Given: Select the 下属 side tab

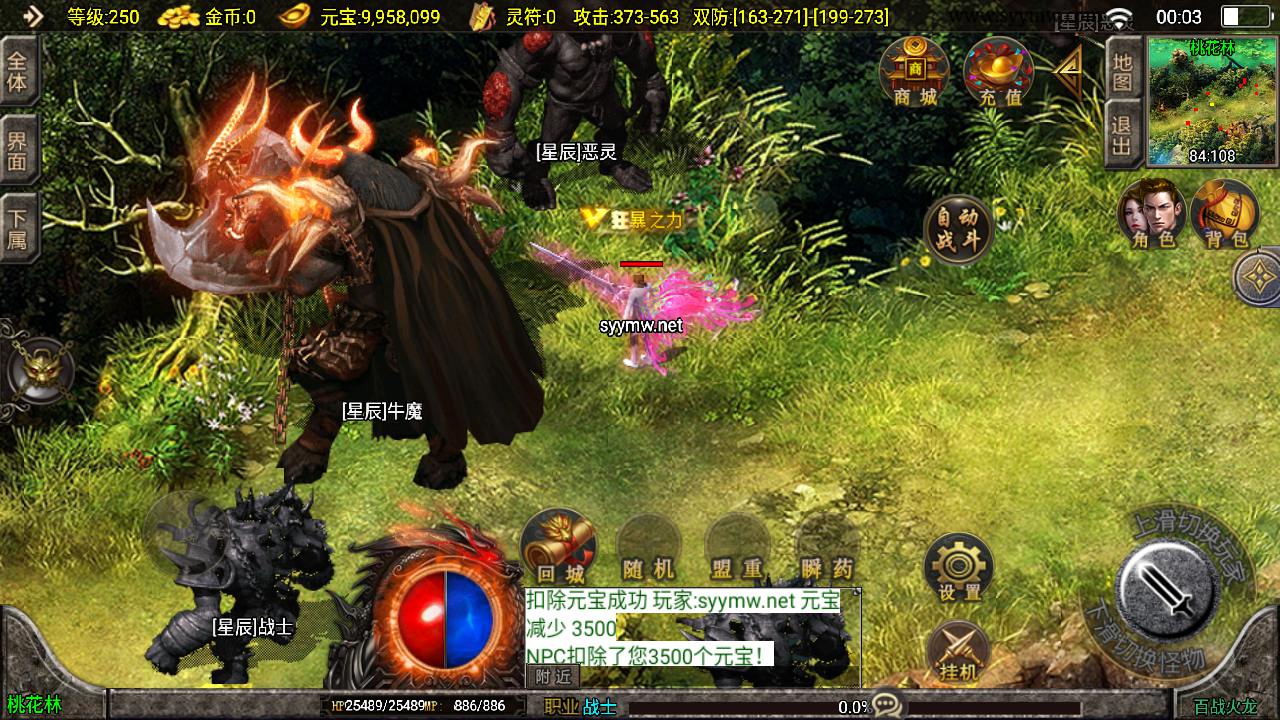Looking at the screenshot, I should coord(18,228).
